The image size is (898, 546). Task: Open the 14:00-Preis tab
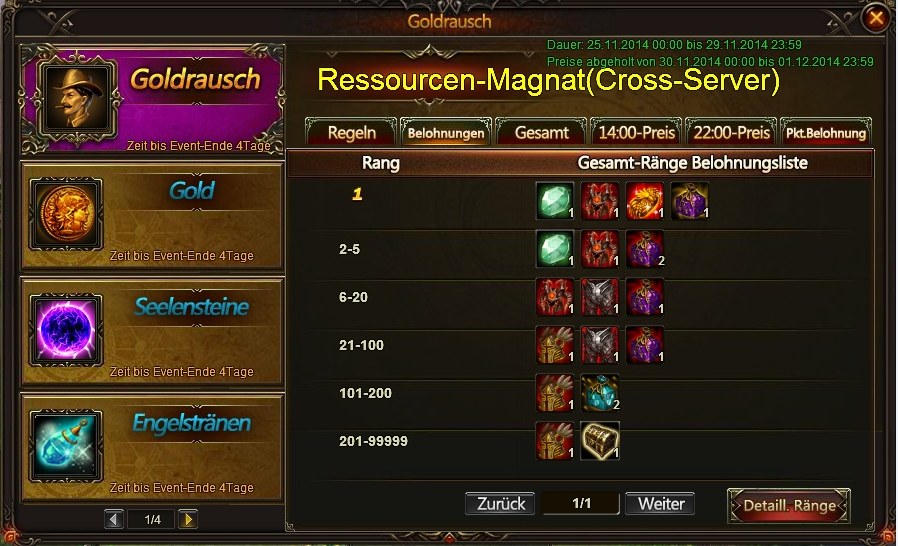pos(636,132)
